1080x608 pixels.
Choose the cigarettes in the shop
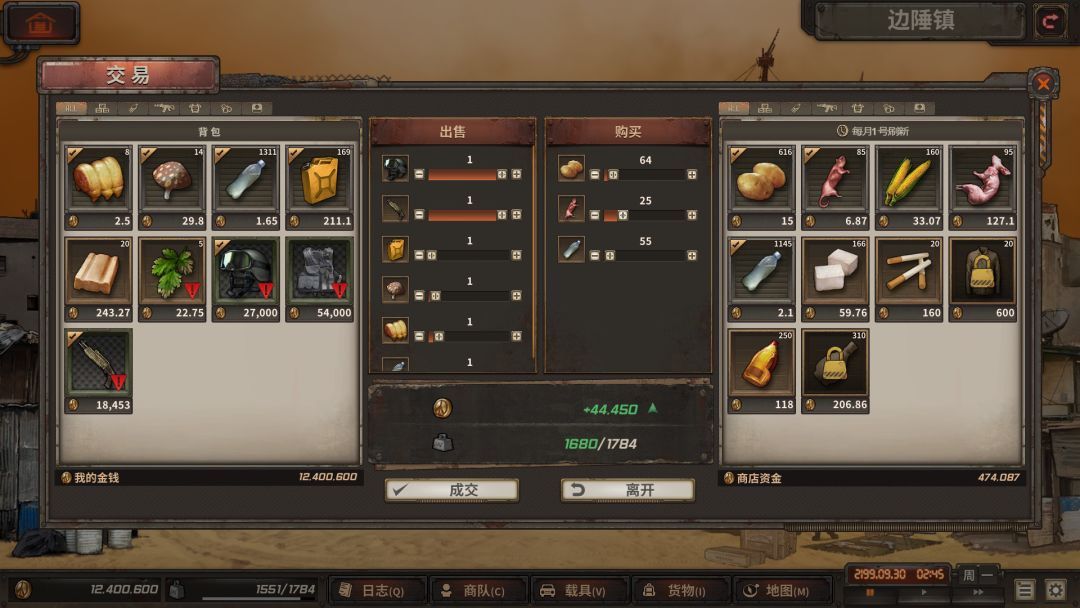pyautogui.click(x=909, y=271)
